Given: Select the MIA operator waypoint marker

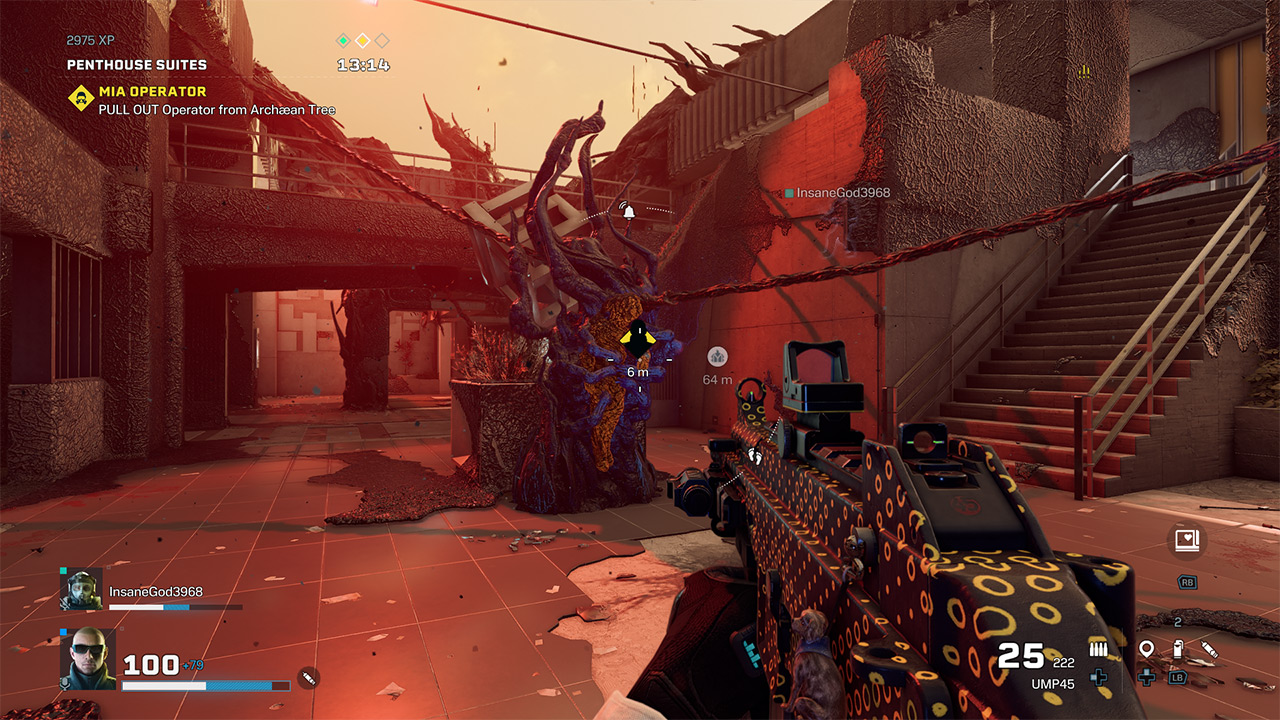Looking at the screenshot, I should pos(637,340).
